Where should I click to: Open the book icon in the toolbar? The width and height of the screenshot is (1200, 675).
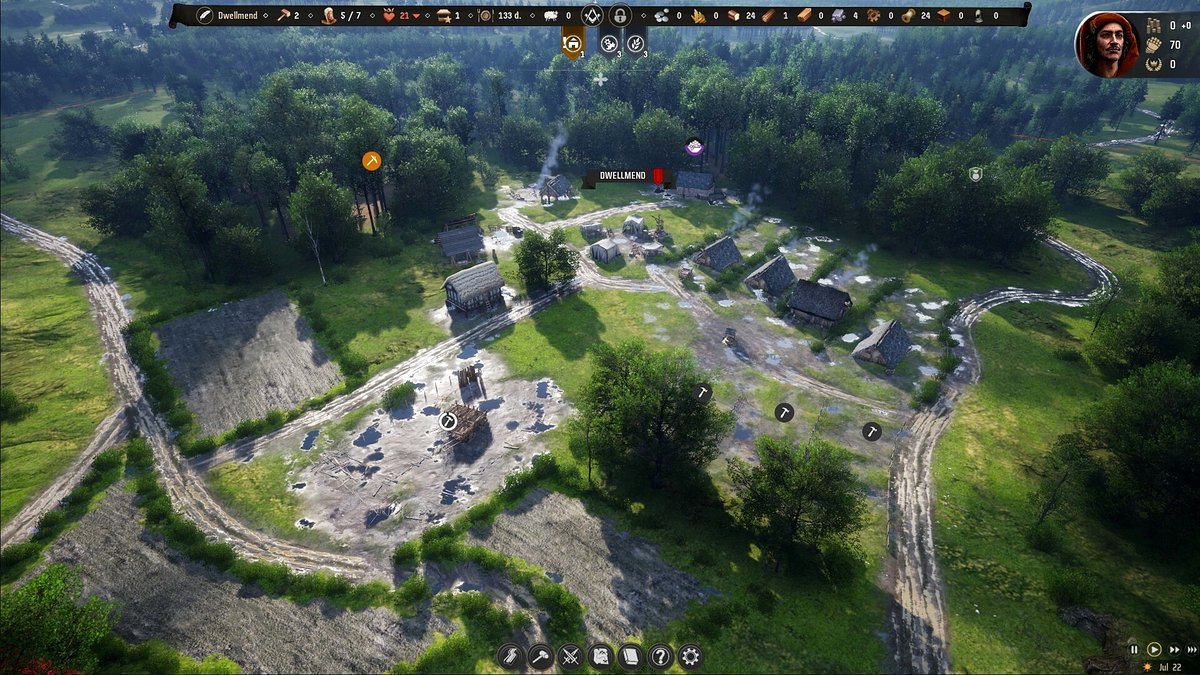coord(630,657)
